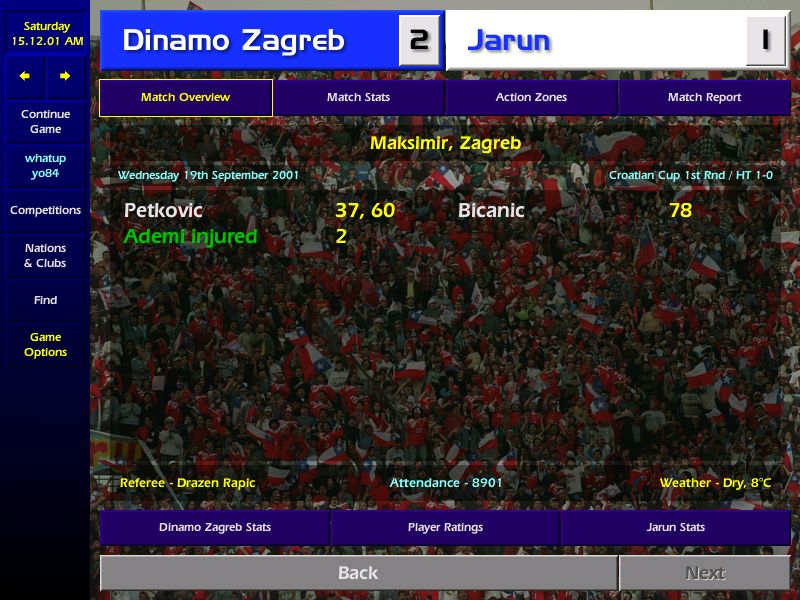Open the Competitions menu
The width and height of the screenshot is (800, 600).
tap(45, 211)
